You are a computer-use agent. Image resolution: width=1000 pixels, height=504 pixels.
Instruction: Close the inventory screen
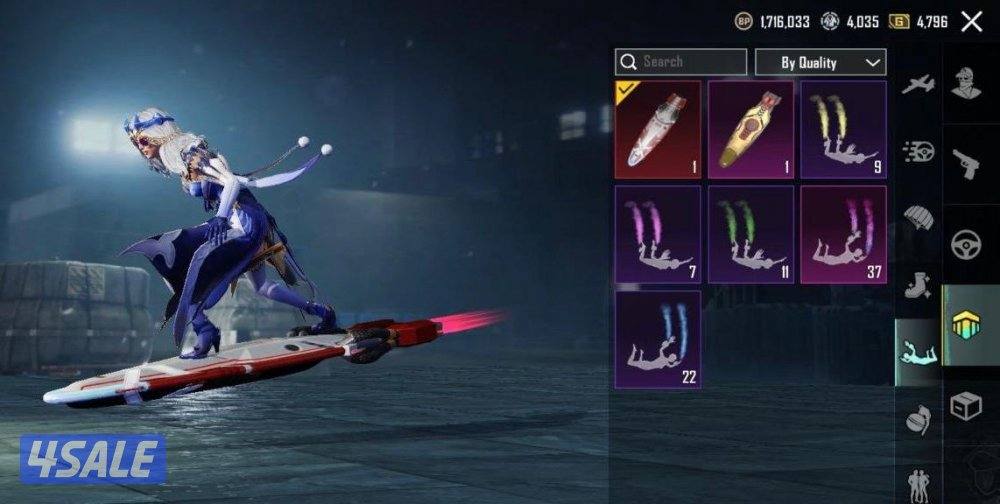[x=971, y=22]
